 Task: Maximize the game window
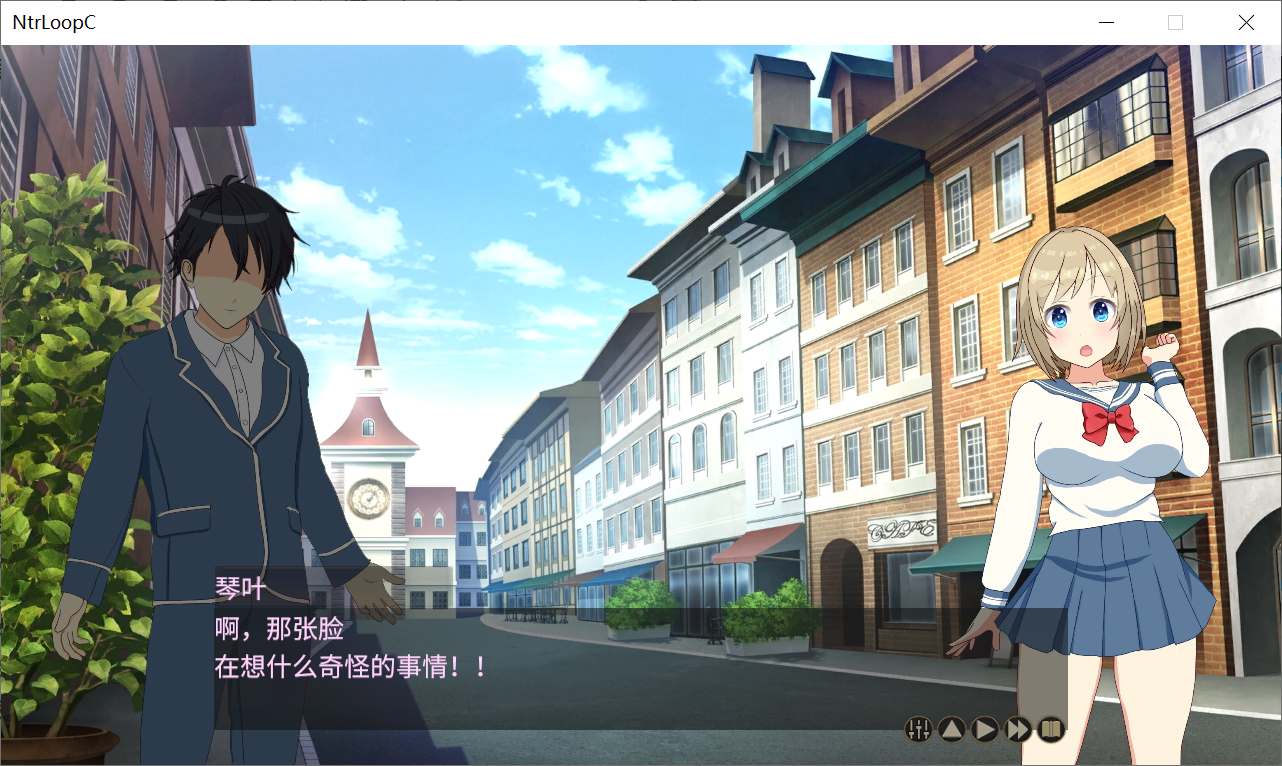click(x=1176, y=22)
